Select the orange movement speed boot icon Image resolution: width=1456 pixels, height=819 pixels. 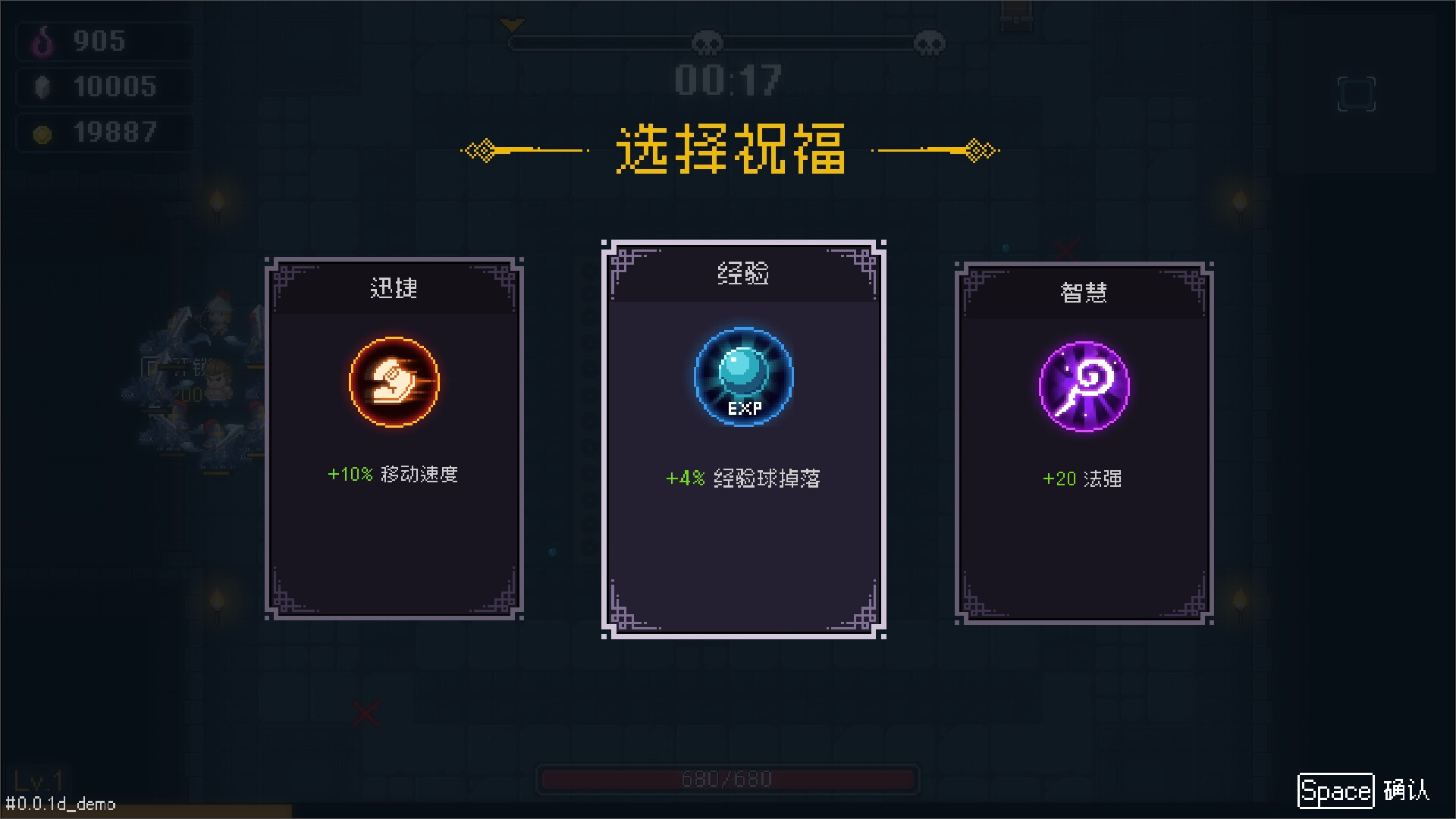point(394,381)
